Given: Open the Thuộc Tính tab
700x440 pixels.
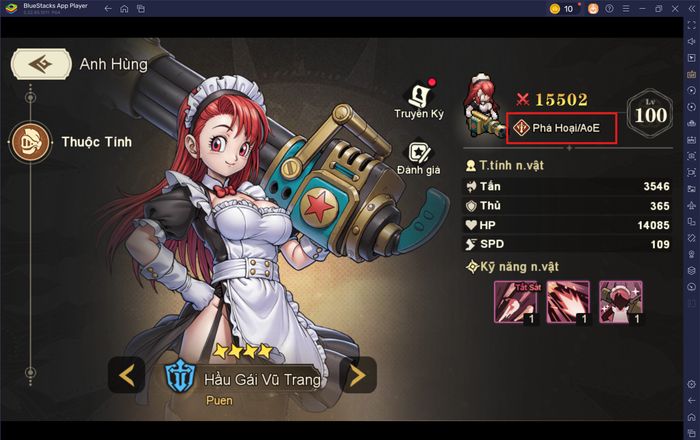Looking at the screenshot, I should tap(32, 142).
